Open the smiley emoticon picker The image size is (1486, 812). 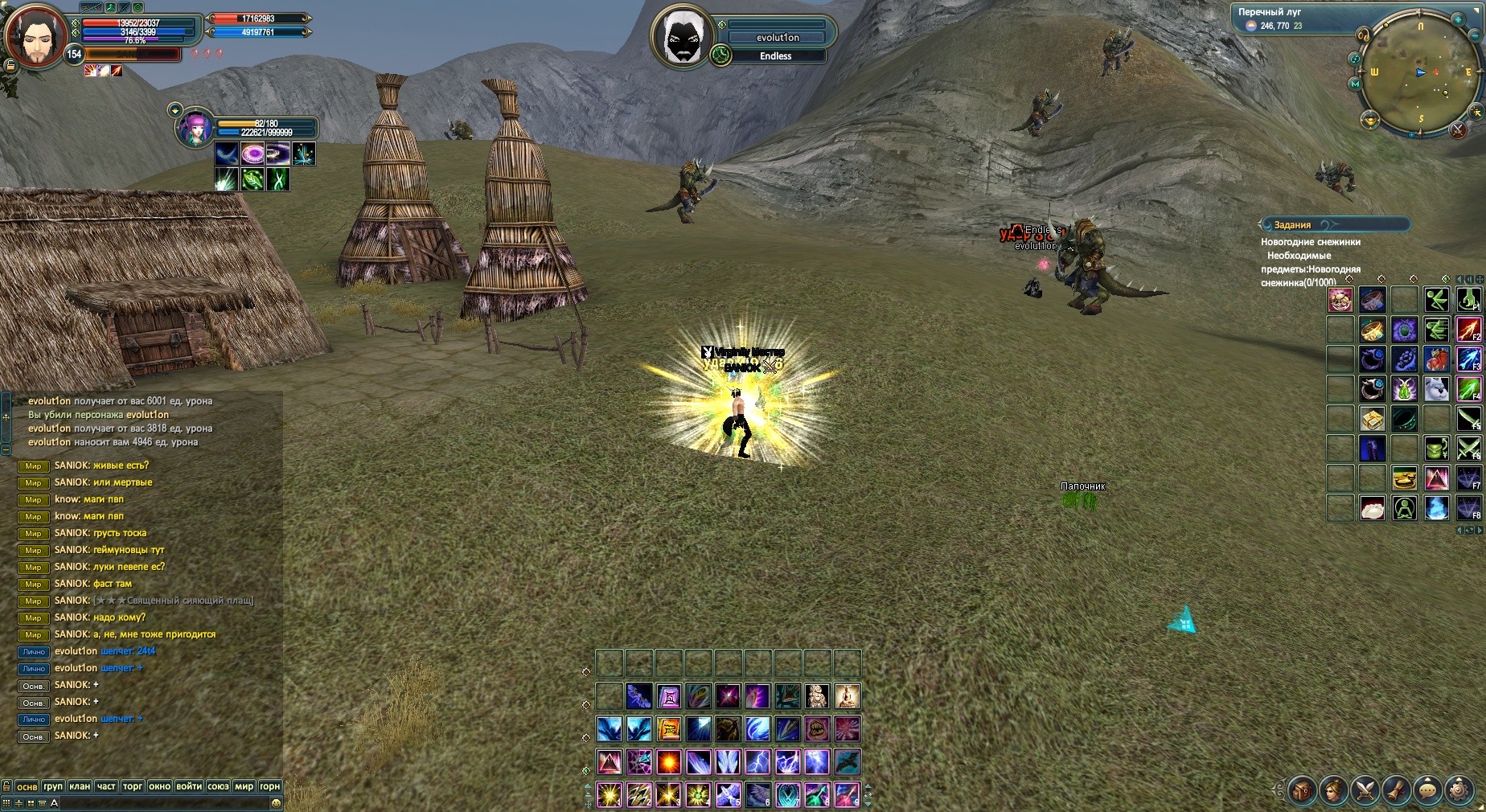276,802
